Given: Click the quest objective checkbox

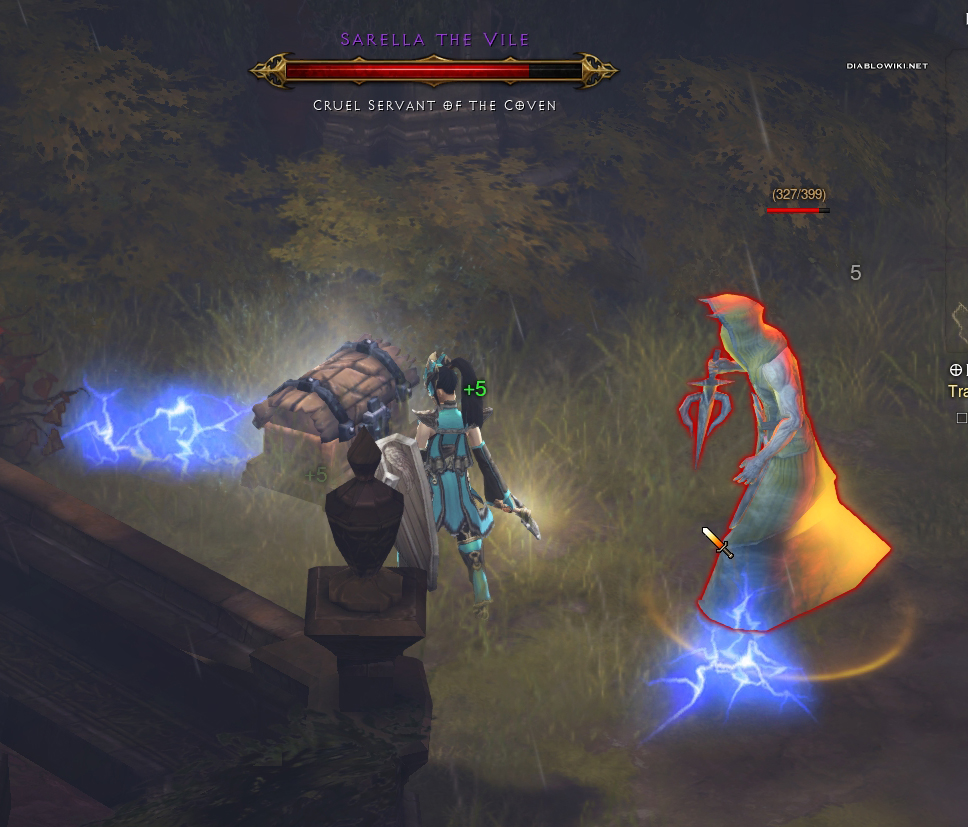Looking at the screenshot, I should pyautogui.click(x=962, y=418).
